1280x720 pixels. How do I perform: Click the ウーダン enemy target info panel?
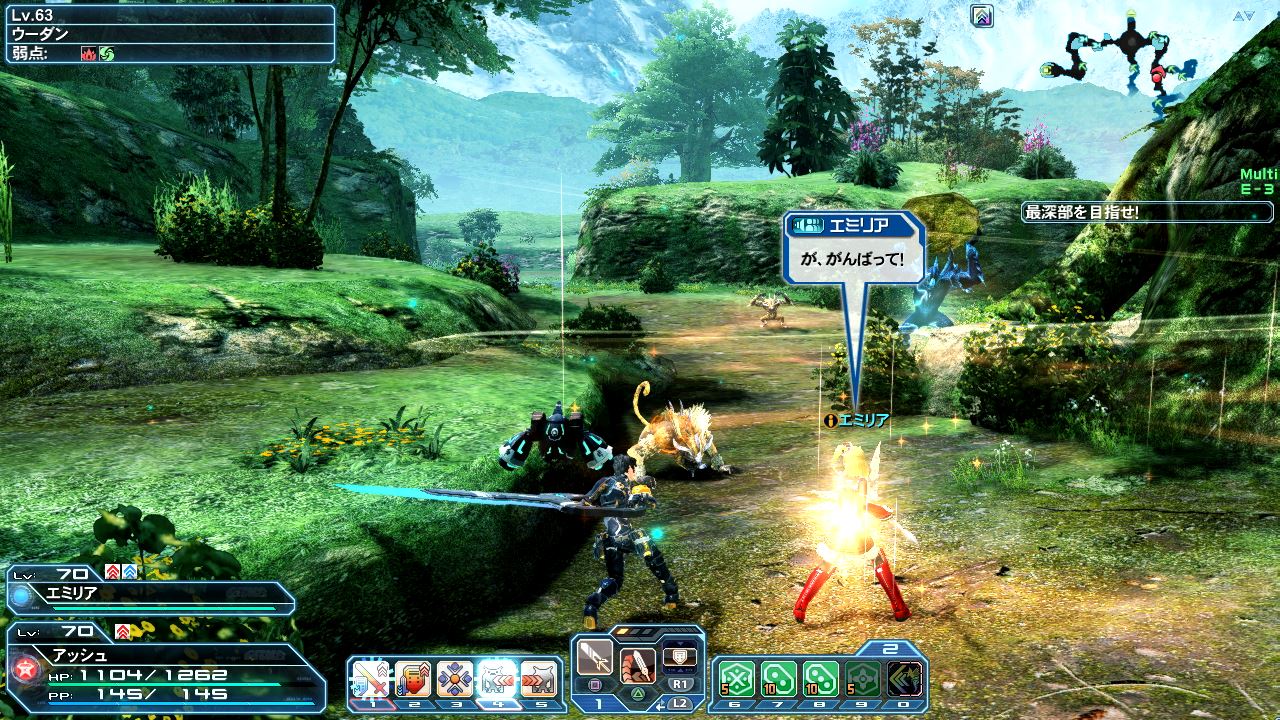pyautogui.click(x=170, y=33)
